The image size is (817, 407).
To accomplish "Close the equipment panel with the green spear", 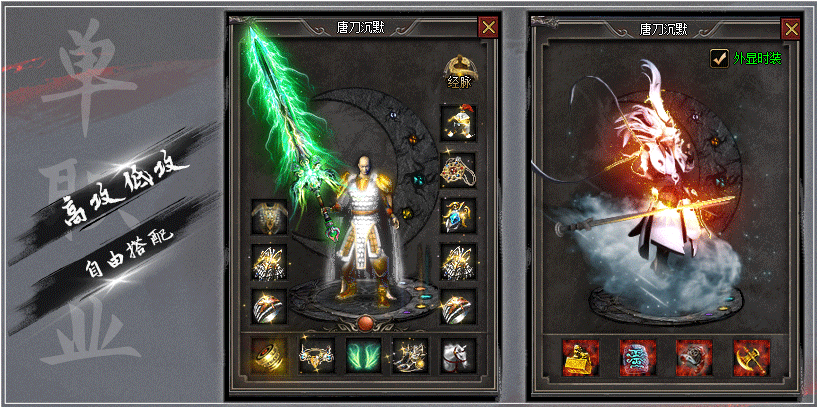I will [x=487, y=27].
